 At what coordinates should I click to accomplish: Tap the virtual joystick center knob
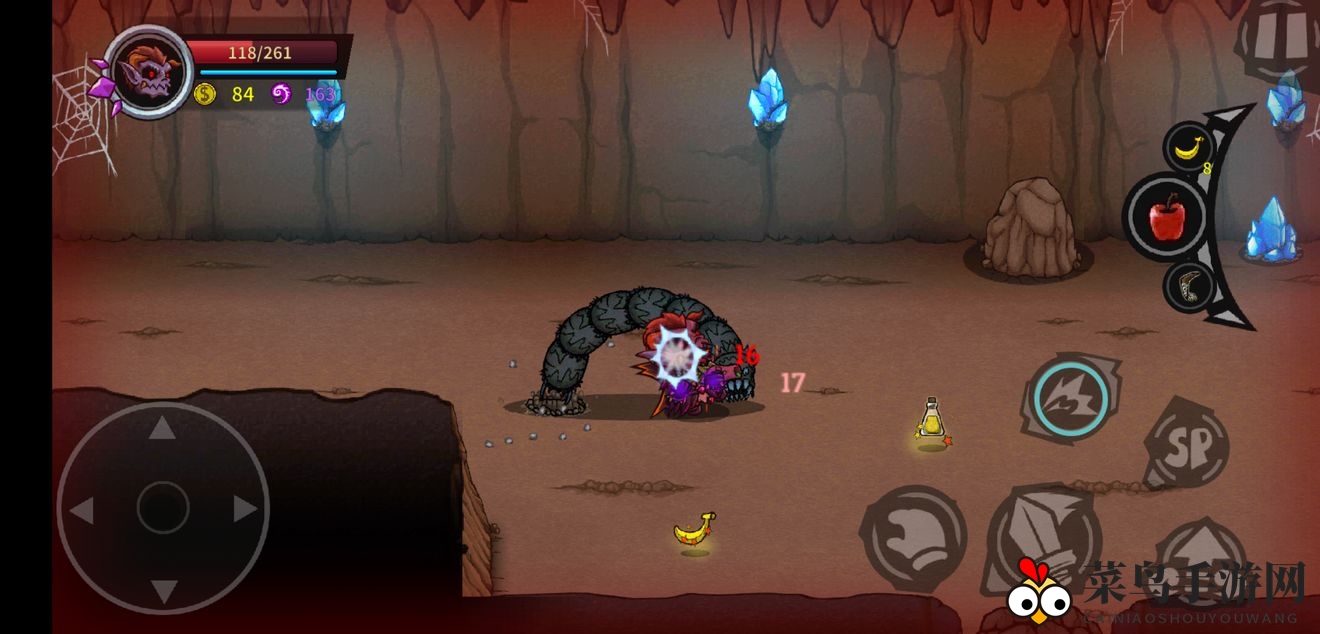(x=162, y=508)
